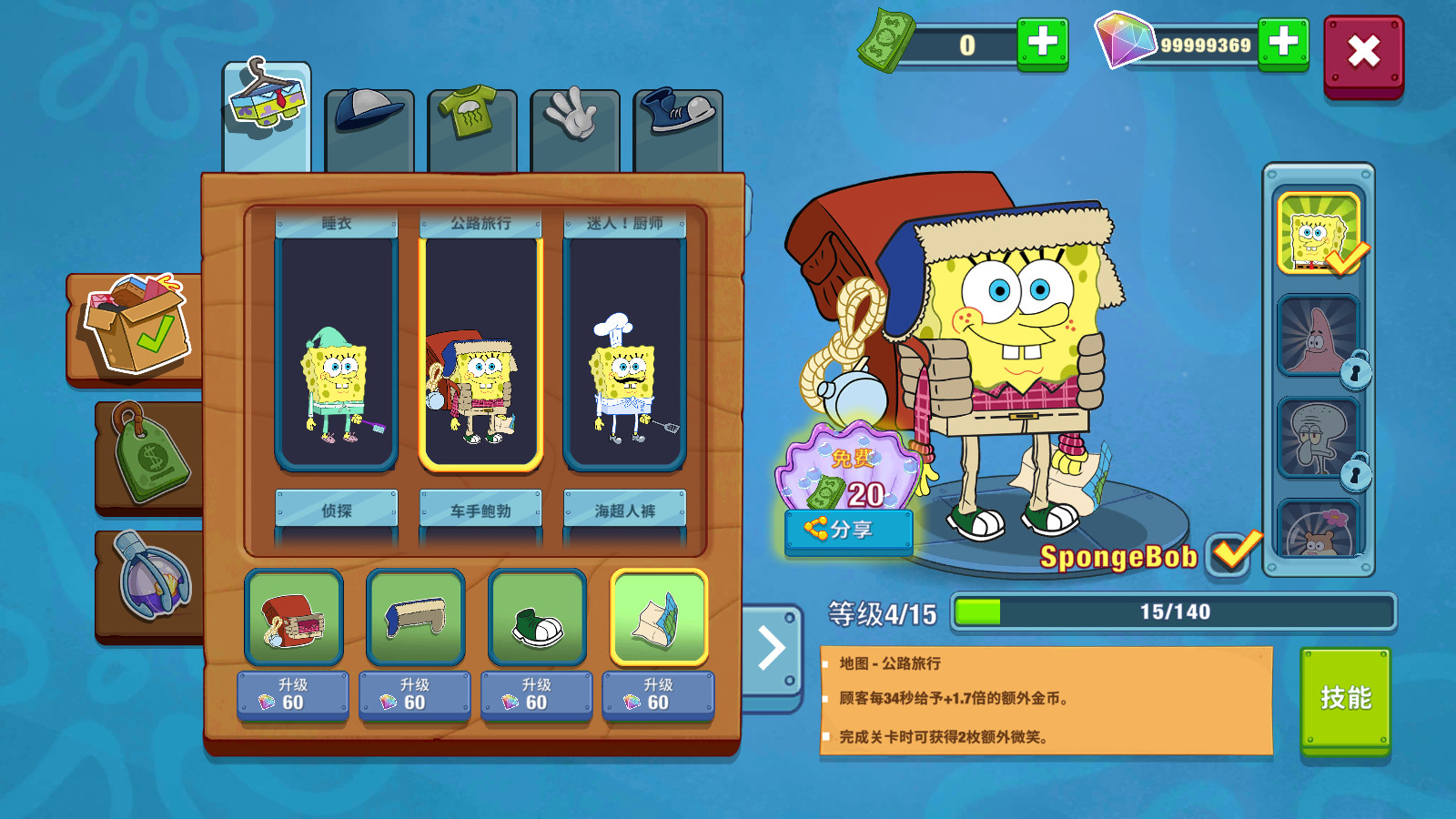Open the green t-shirt category tab
The height and width of the screenshot is (819, 1456).
tap(471, 127)
